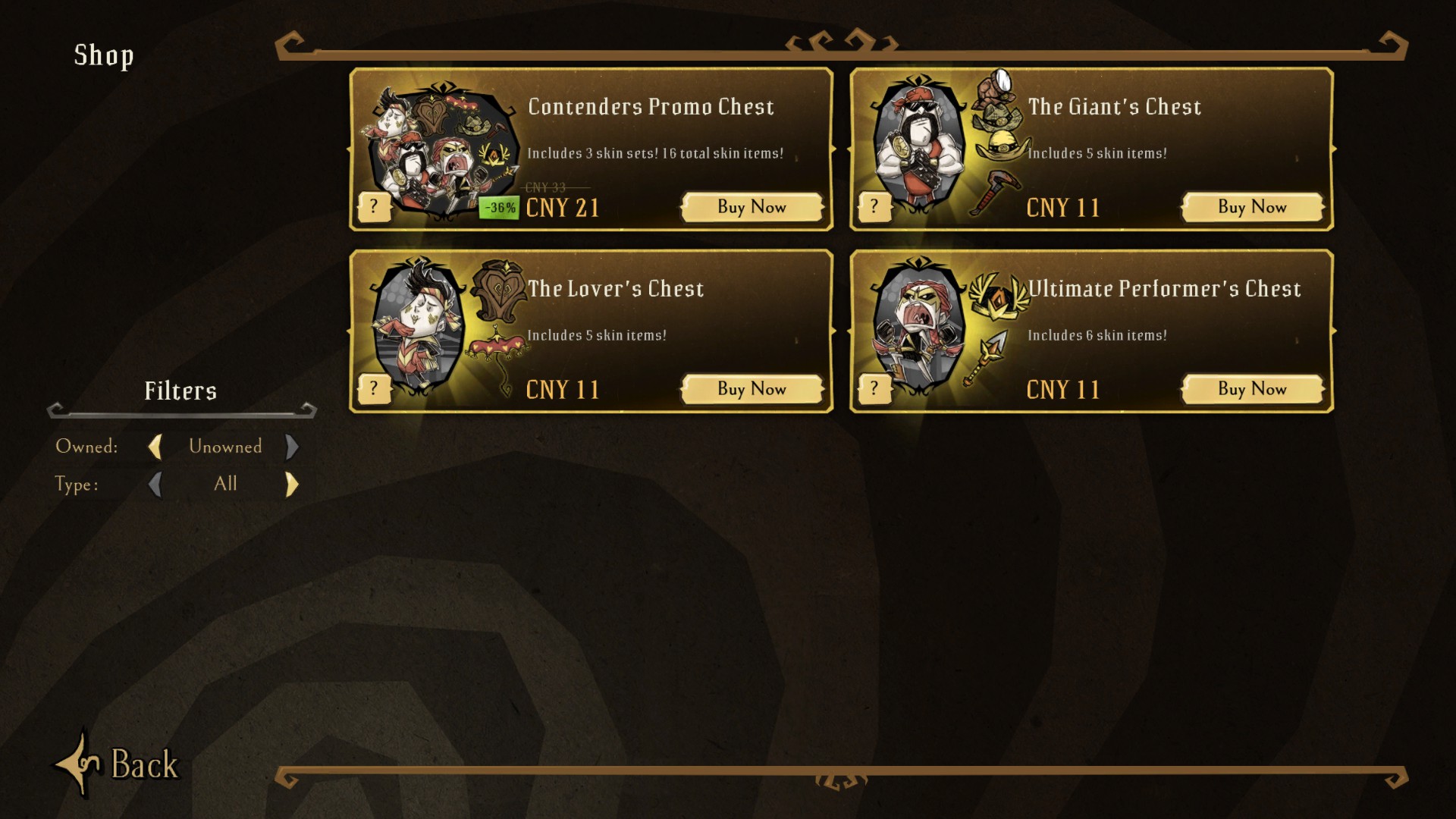Click the right arrow of the Type filter
This screenshot has height=819, width=1456.
(291, 484)
